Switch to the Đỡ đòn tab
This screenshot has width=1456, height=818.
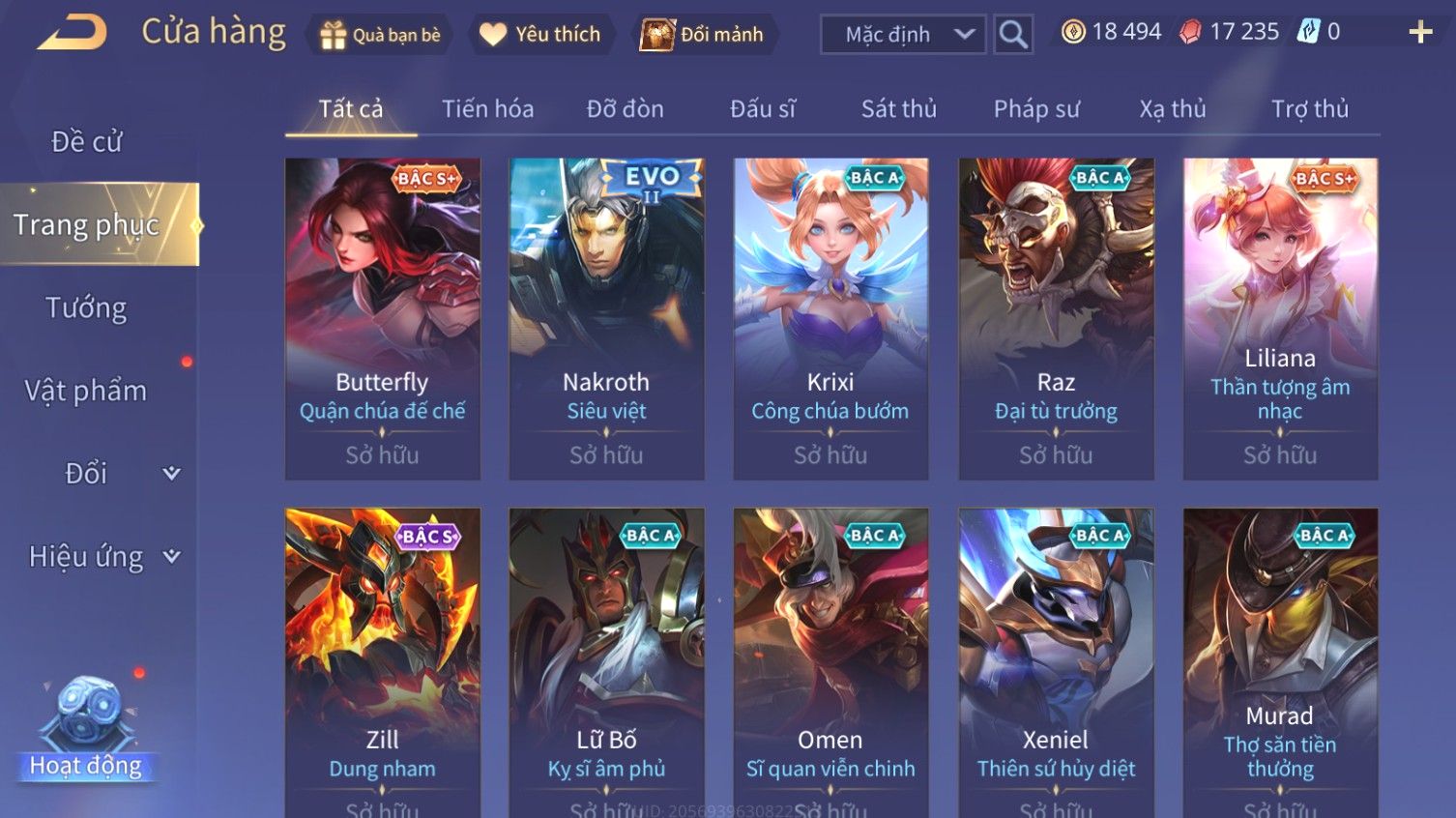[x=625, y=109]
